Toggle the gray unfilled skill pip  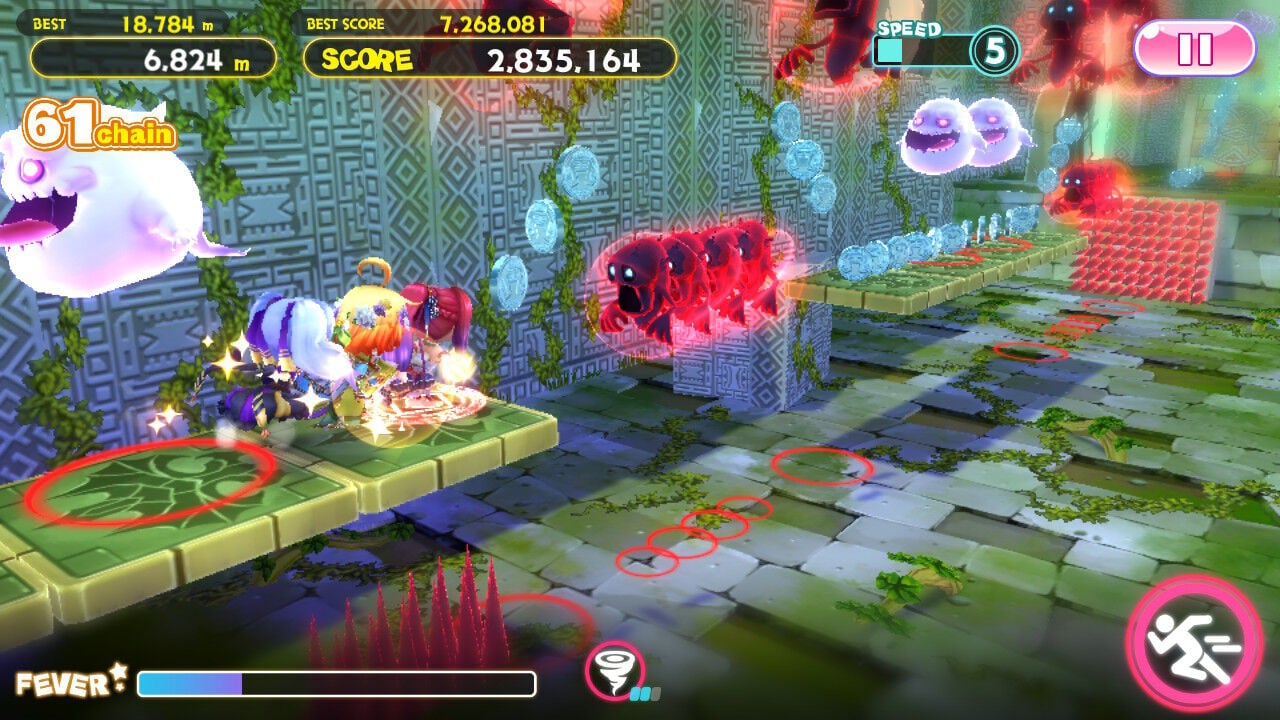[656, 694]
